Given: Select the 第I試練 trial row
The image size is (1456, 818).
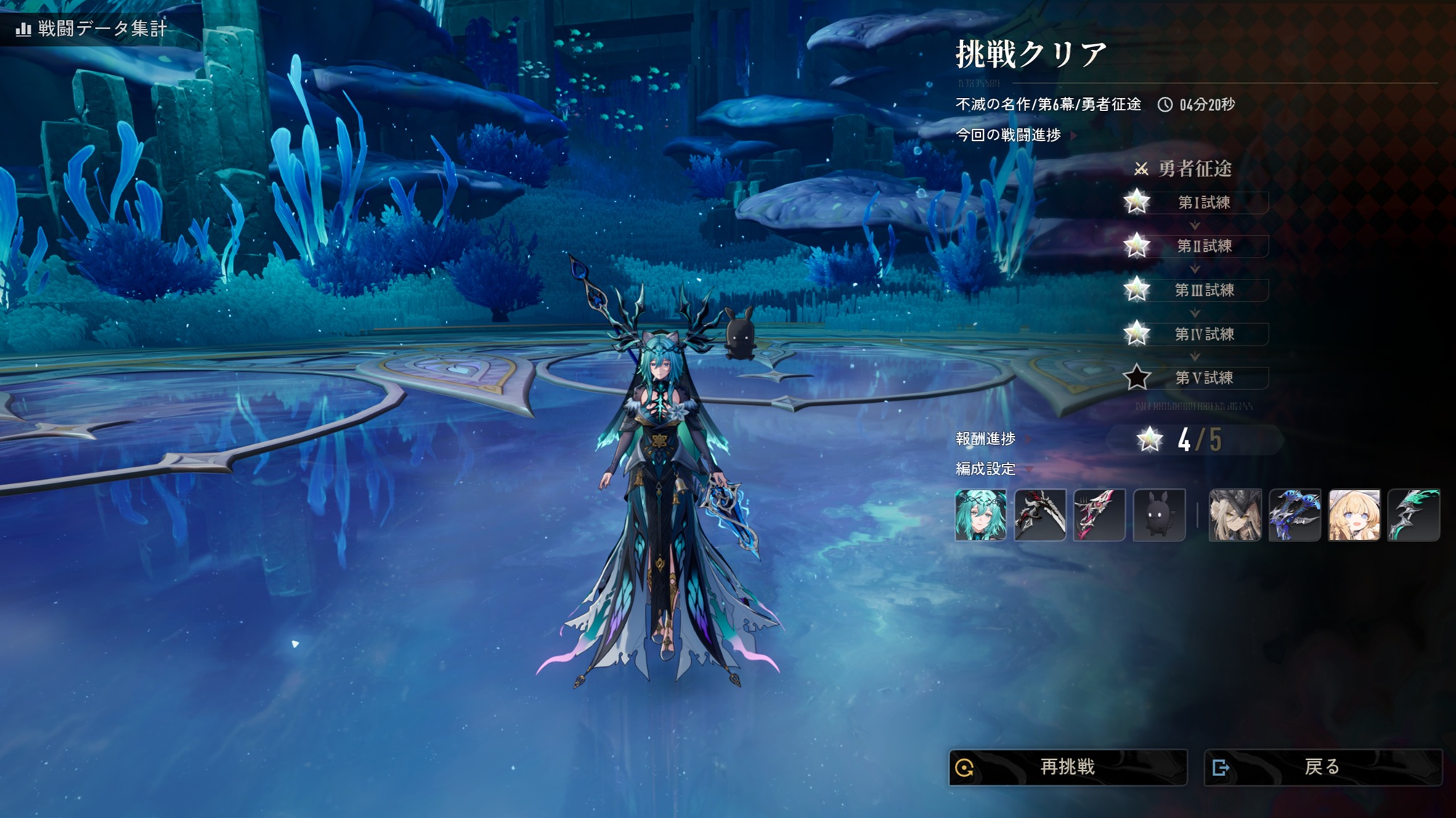Looking at the screenshot, I should click(x=1203, y=203).
